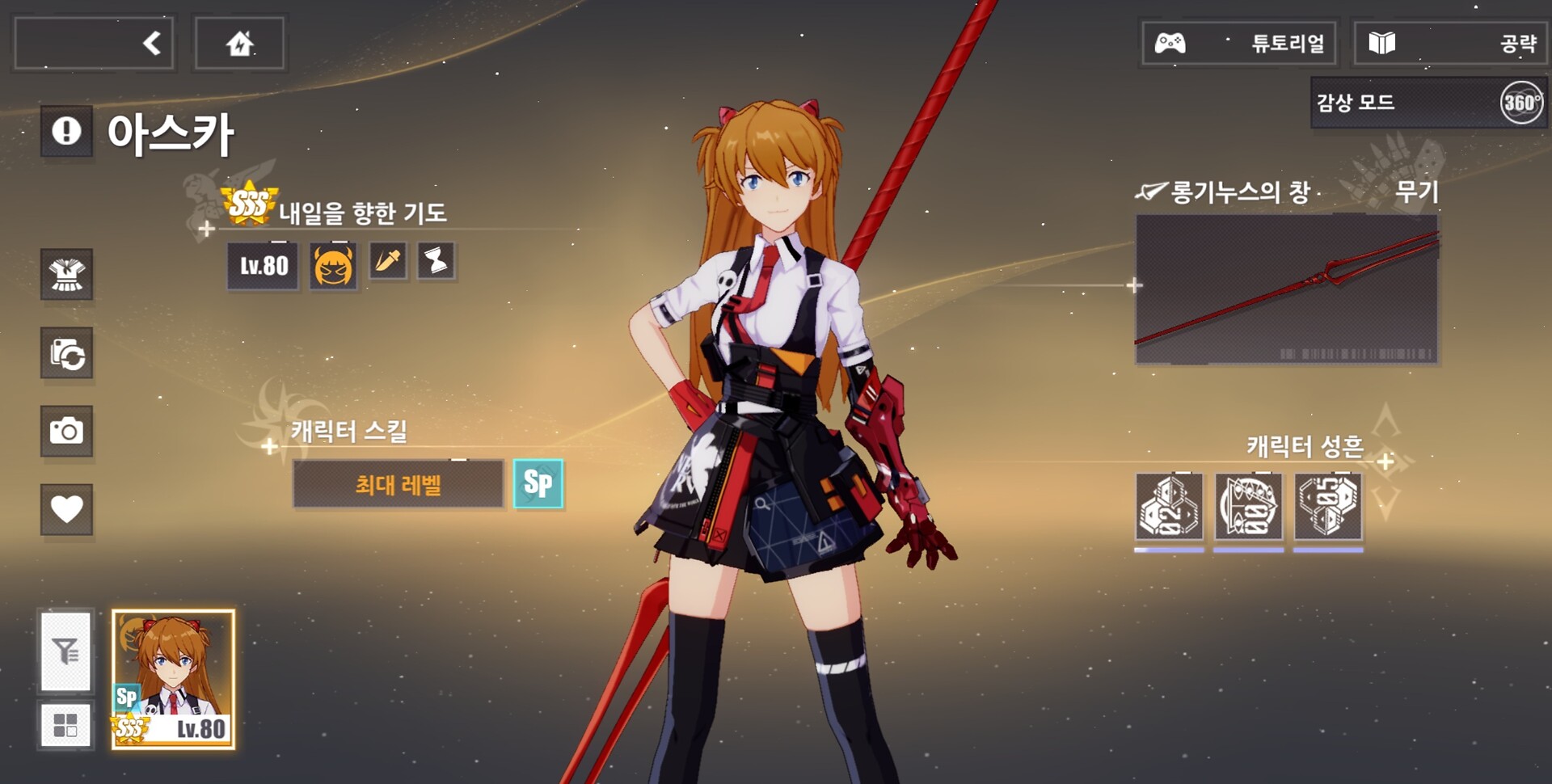Click the orange horned face icon

point(333,265)
